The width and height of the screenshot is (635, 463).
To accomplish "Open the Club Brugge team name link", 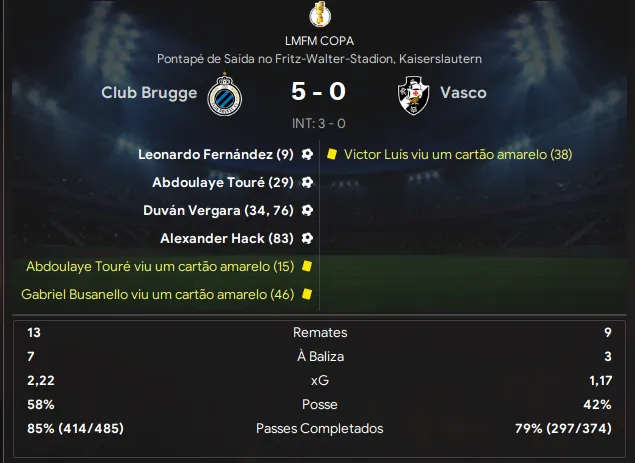I will (148, 93).
